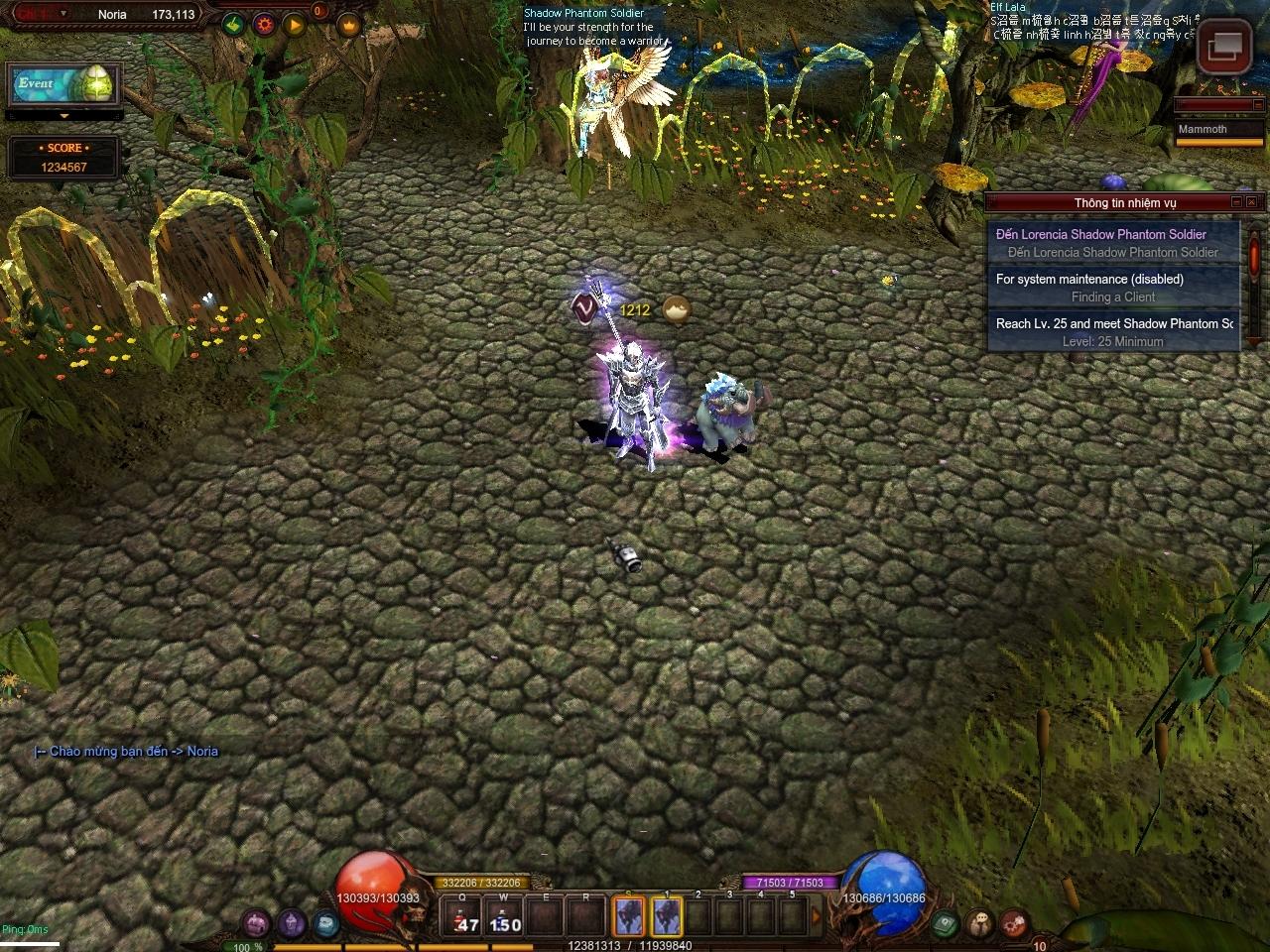
Task: Use the blue mana potion in slot W
Action: coord(504,917)
